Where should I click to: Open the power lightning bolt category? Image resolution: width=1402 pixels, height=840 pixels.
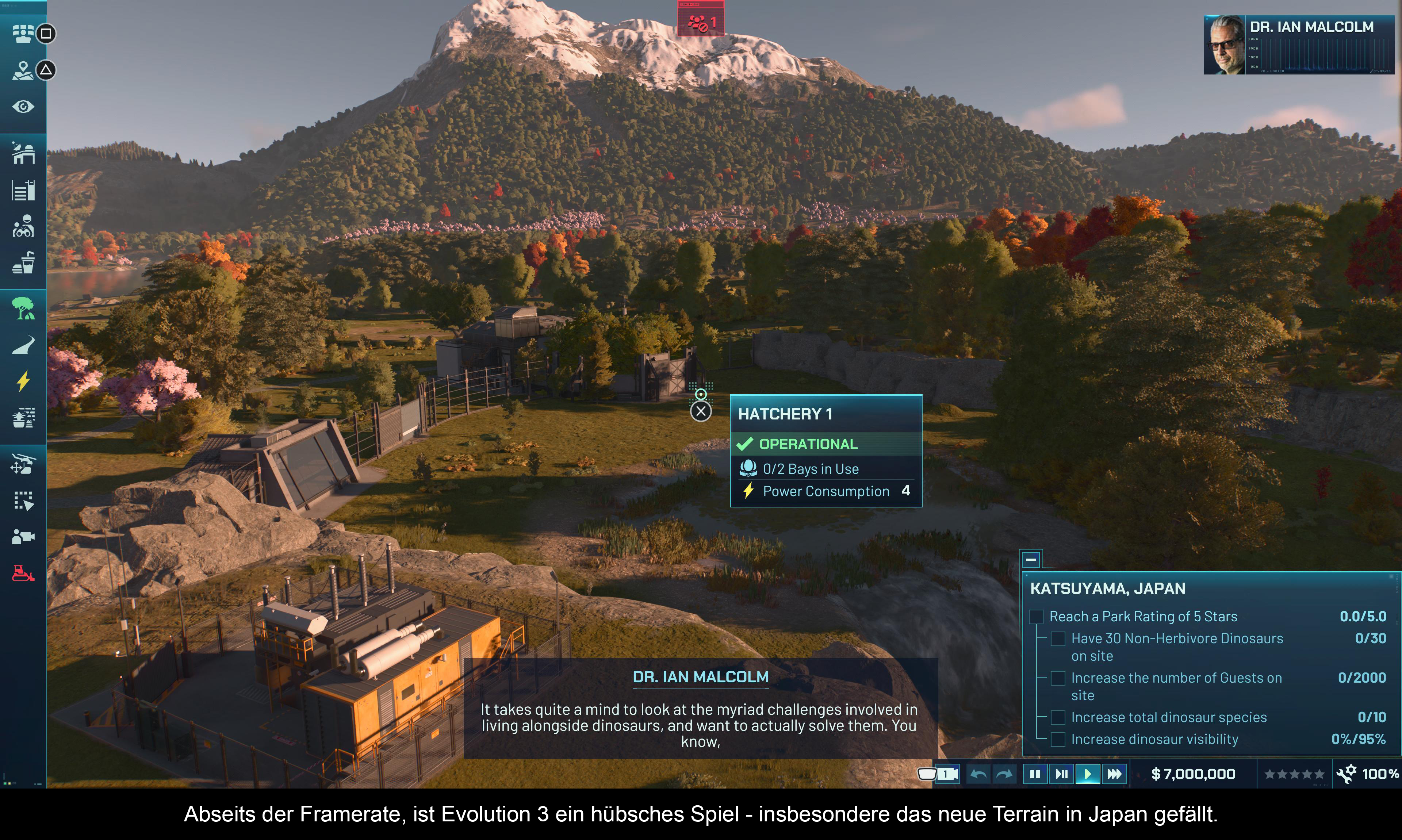pos(23,381)
